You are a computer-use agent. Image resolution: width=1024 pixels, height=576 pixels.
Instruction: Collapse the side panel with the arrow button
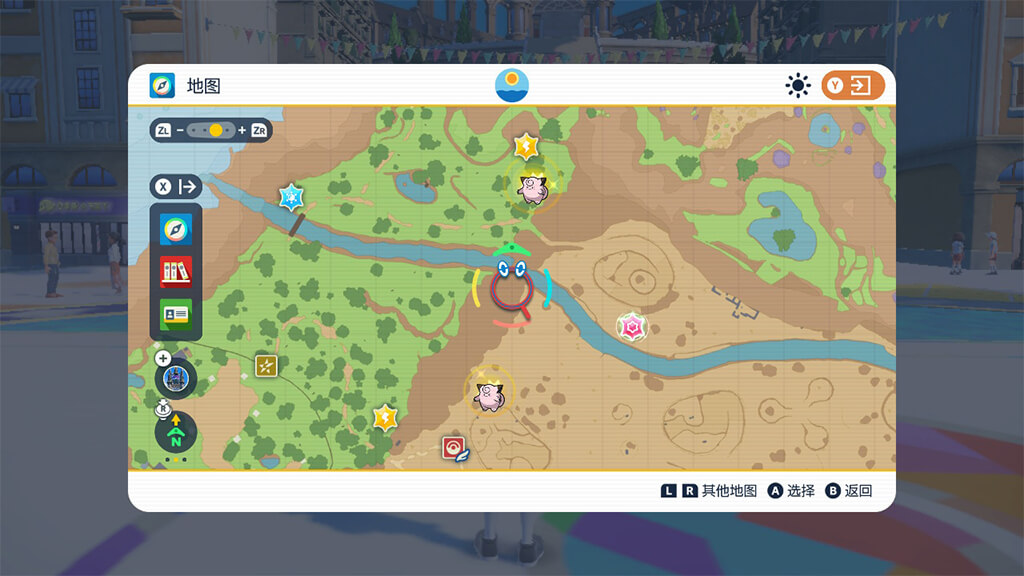pos(176,186)
